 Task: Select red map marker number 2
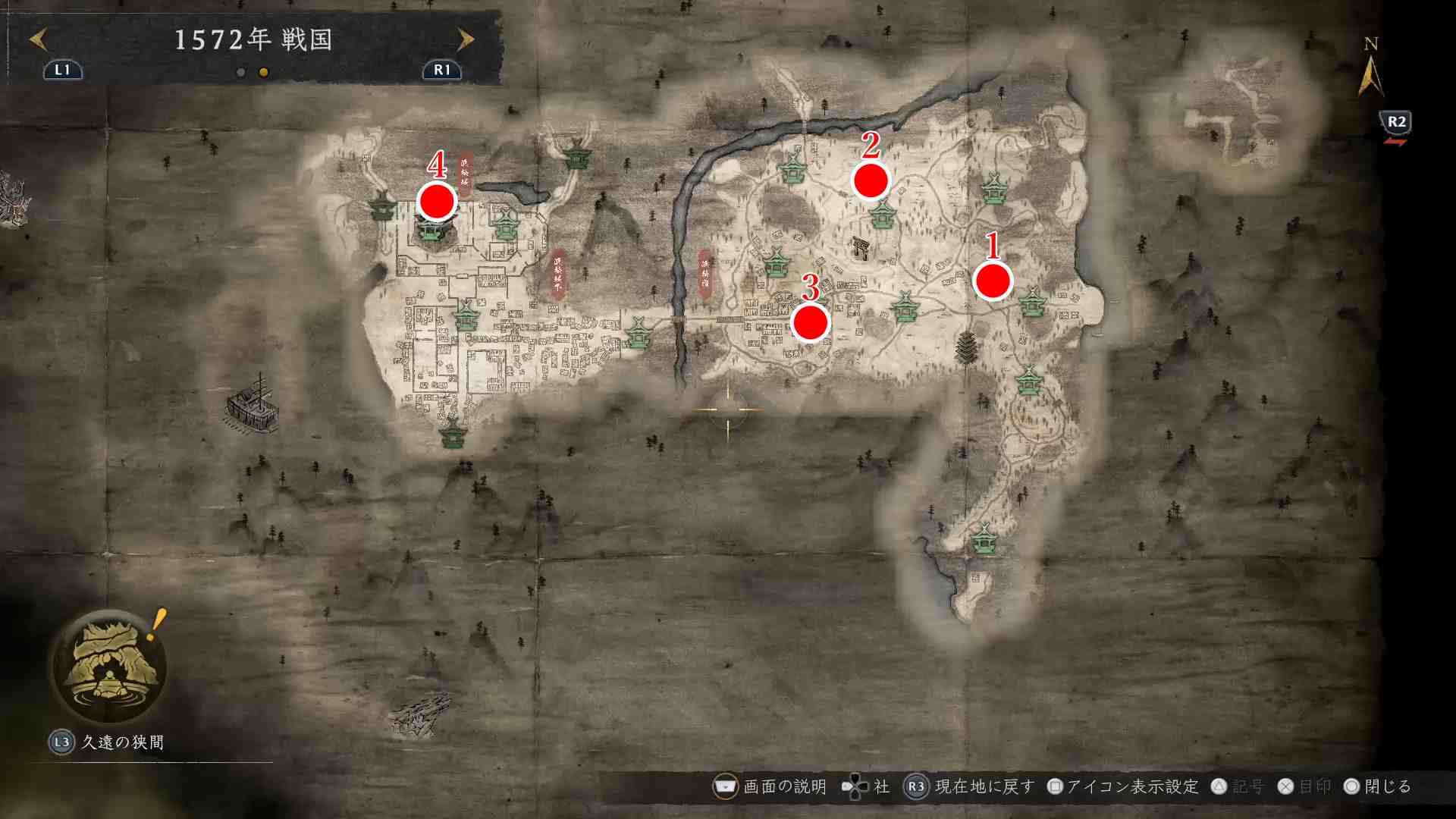[871, 180]
